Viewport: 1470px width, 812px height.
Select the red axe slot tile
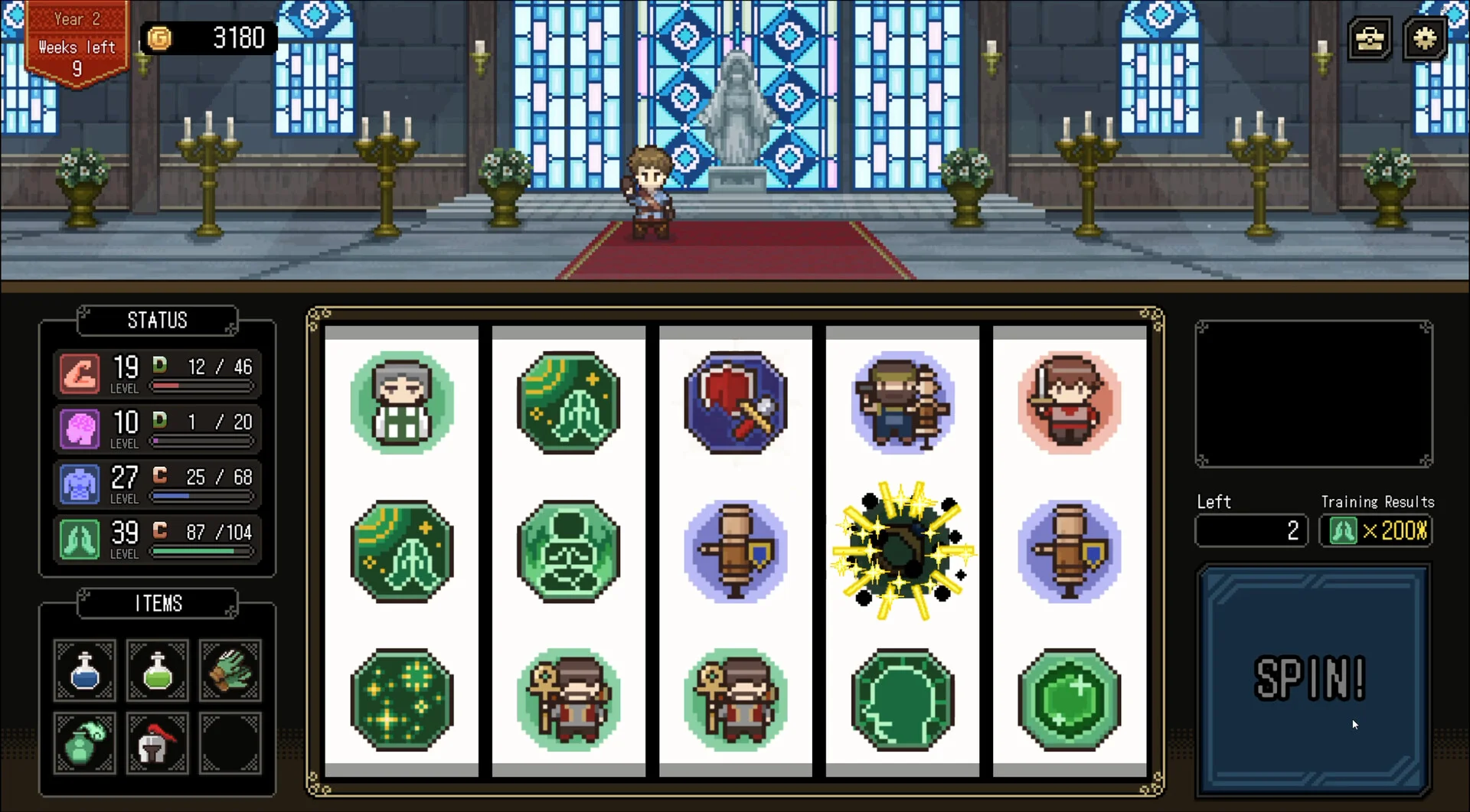(735, 403)
